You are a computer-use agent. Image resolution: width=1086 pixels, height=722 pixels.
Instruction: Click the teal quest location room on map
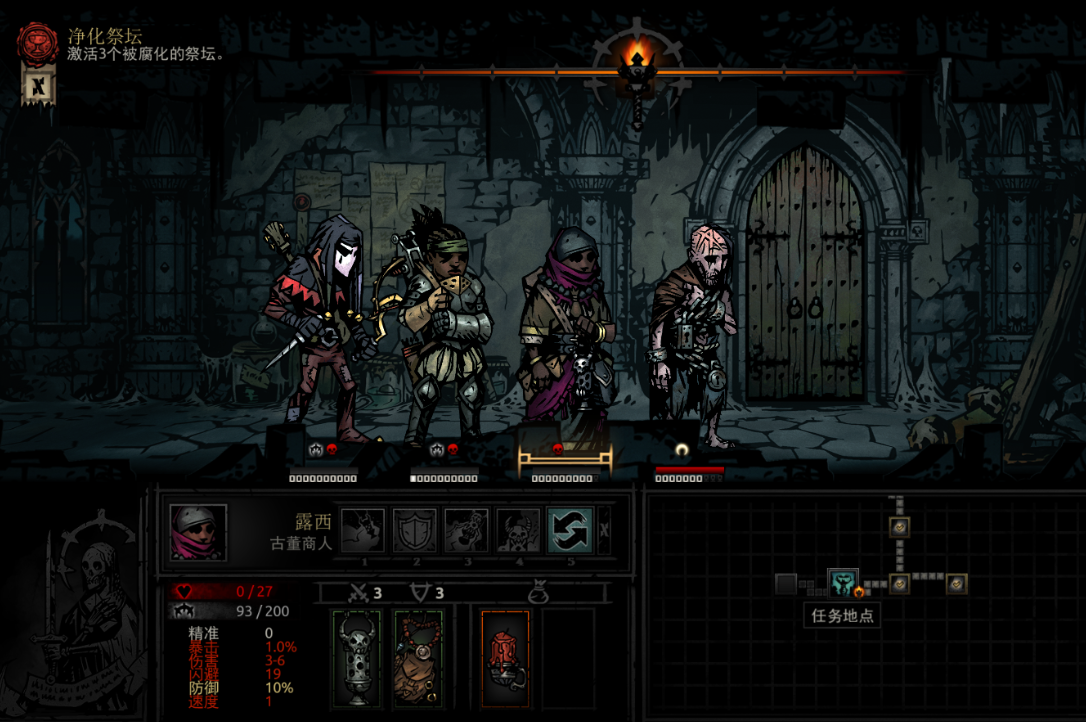[843, 582]
